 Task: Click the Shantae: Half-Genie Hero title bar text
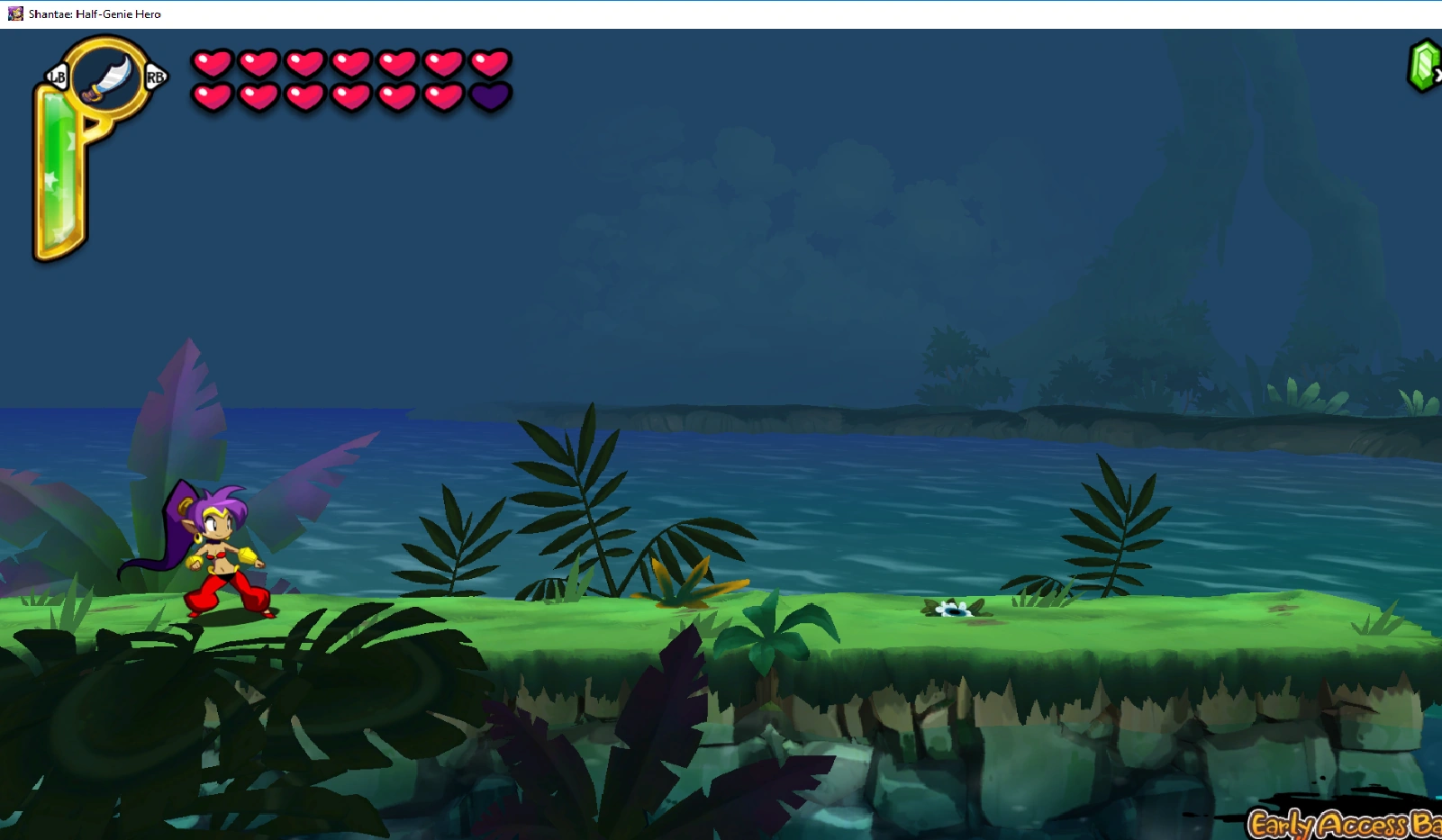click(x=93, y=14)
